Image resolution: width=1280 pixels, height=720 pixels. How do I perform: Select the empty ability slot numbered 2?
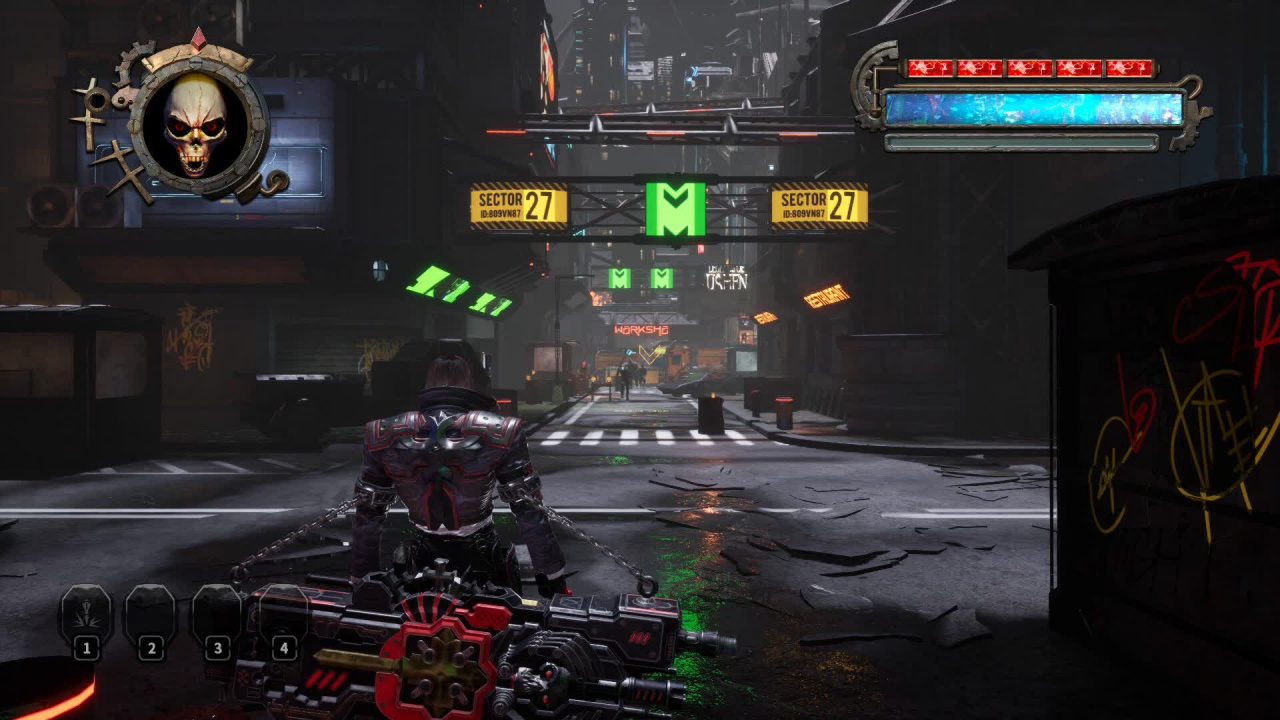(150, 613)
